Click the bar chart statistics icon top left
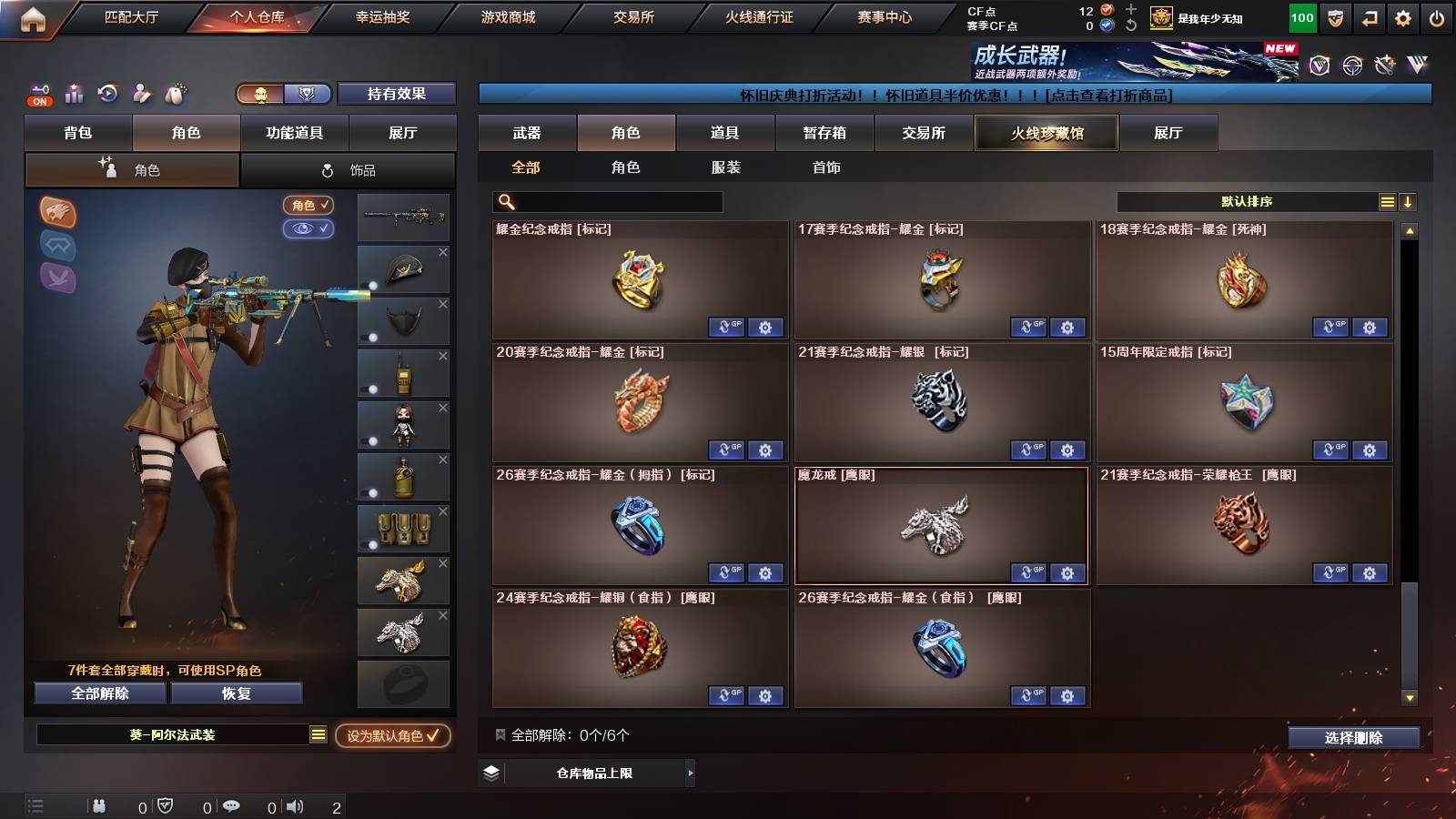Image resolution: width=1456 pixels, height=819 pixels. click(x=73, y=94)
